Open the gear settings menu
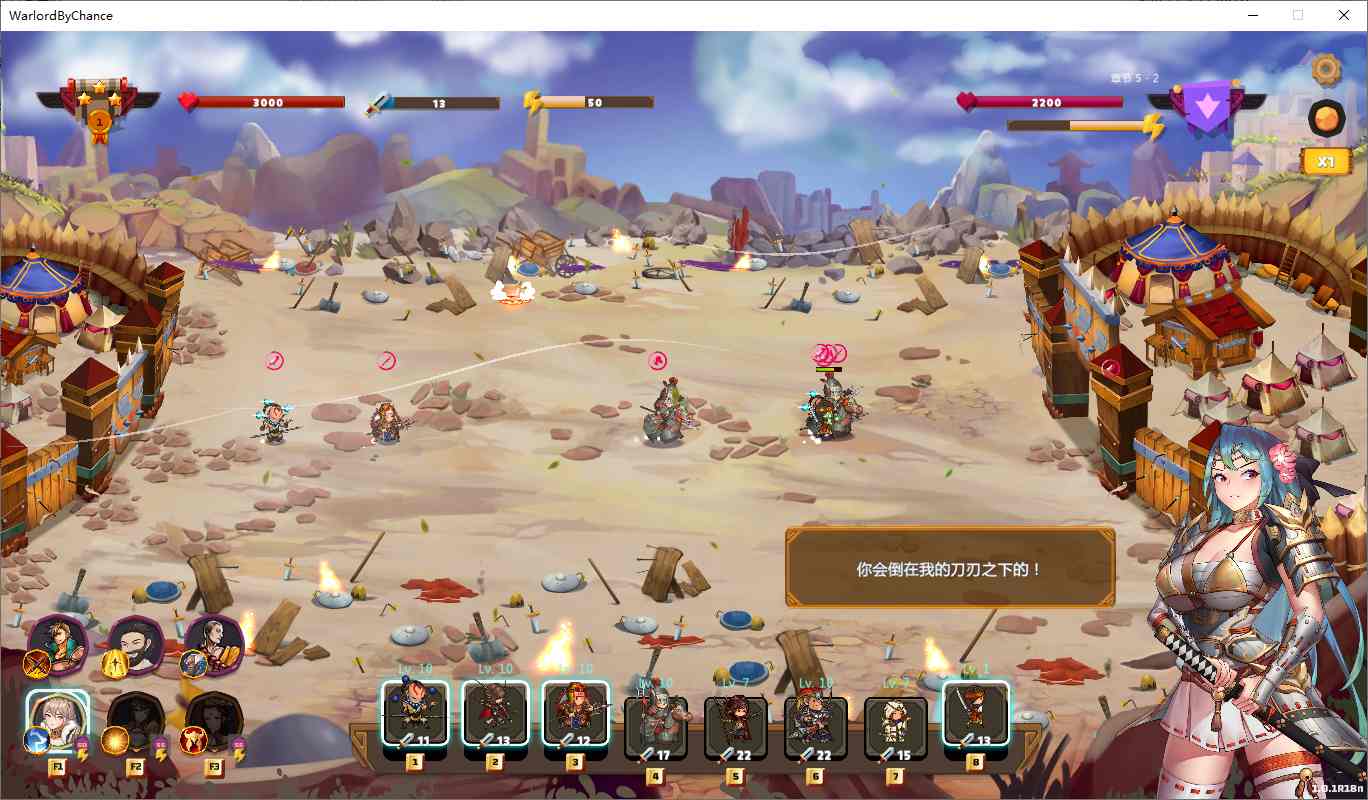 coord(1326,69)
